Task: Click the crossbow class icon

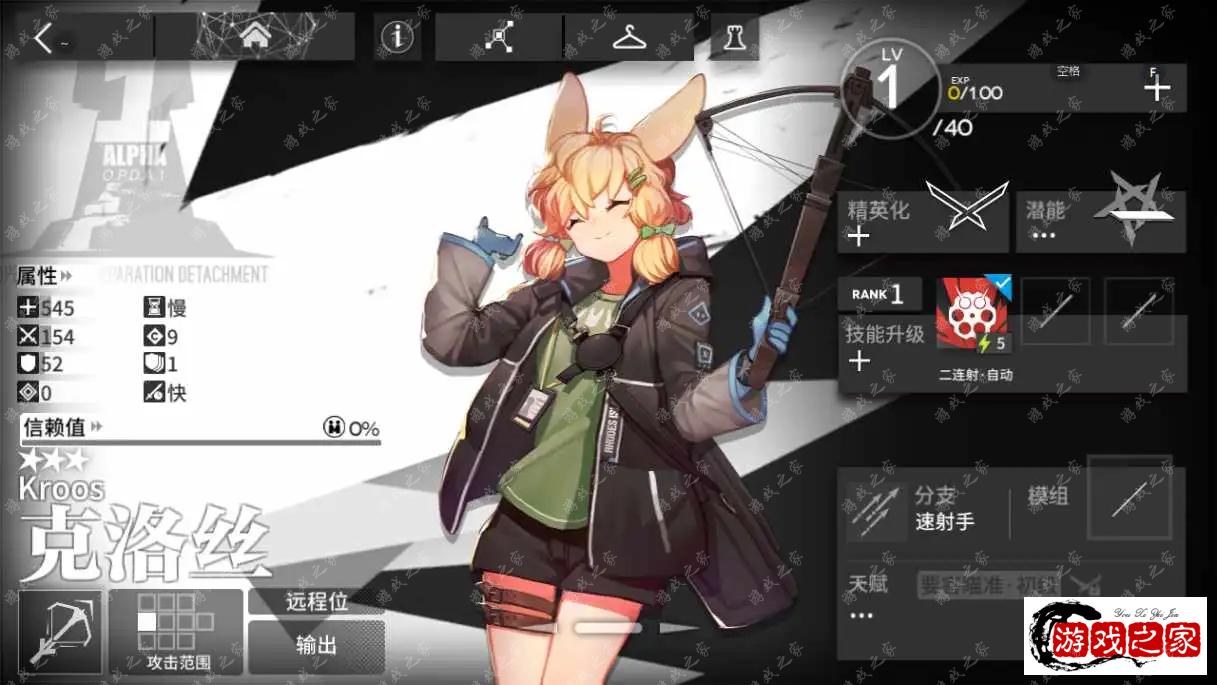Action: (x=60, y=631)
